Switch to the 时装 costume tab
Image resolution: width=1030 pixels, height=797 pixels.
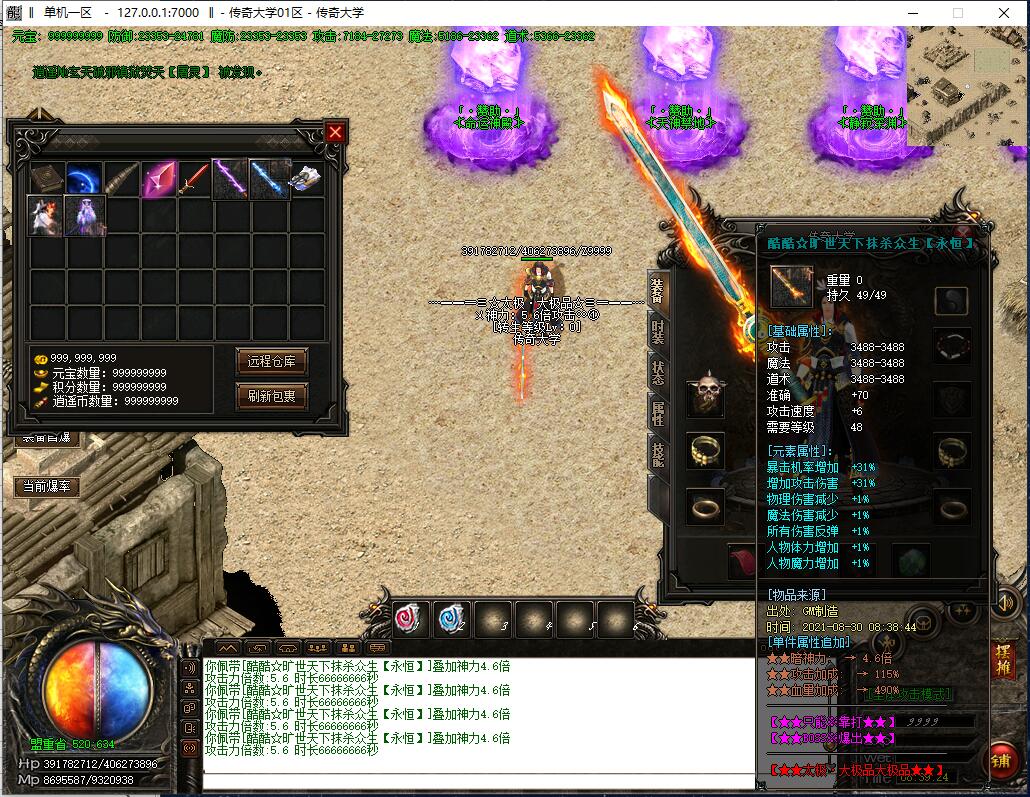point(658,332)
